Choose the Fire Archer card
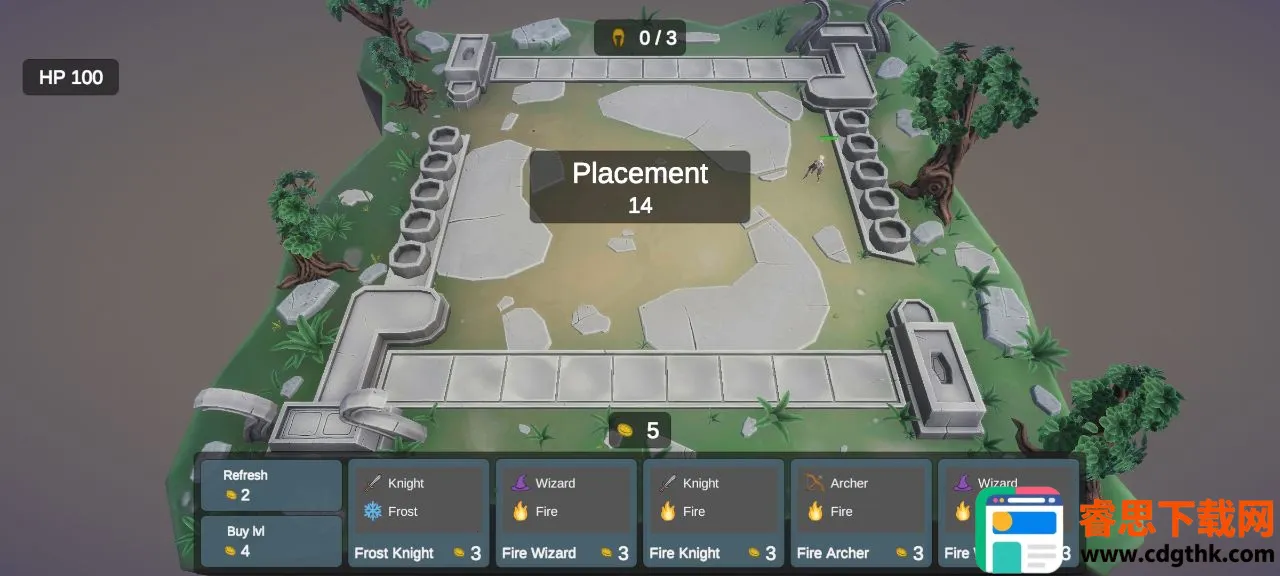The image size is (1280, 576). click(x=860, y=514)
